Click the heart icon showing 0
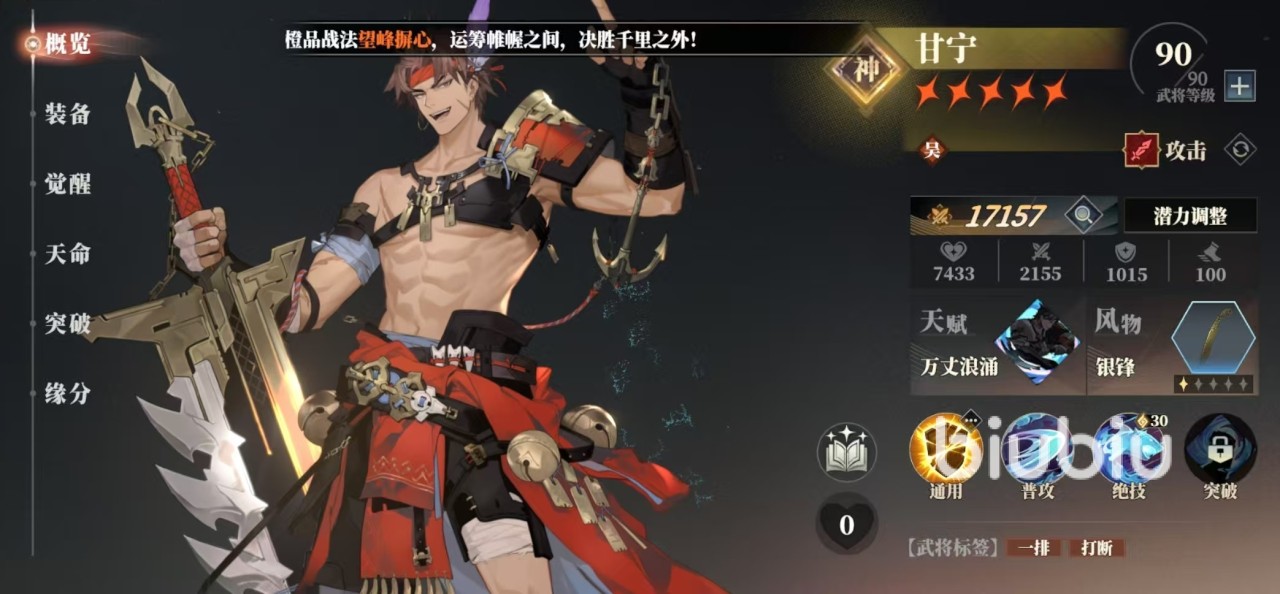1280x594 pixels. pyautogui.click(x=846, y=524)
